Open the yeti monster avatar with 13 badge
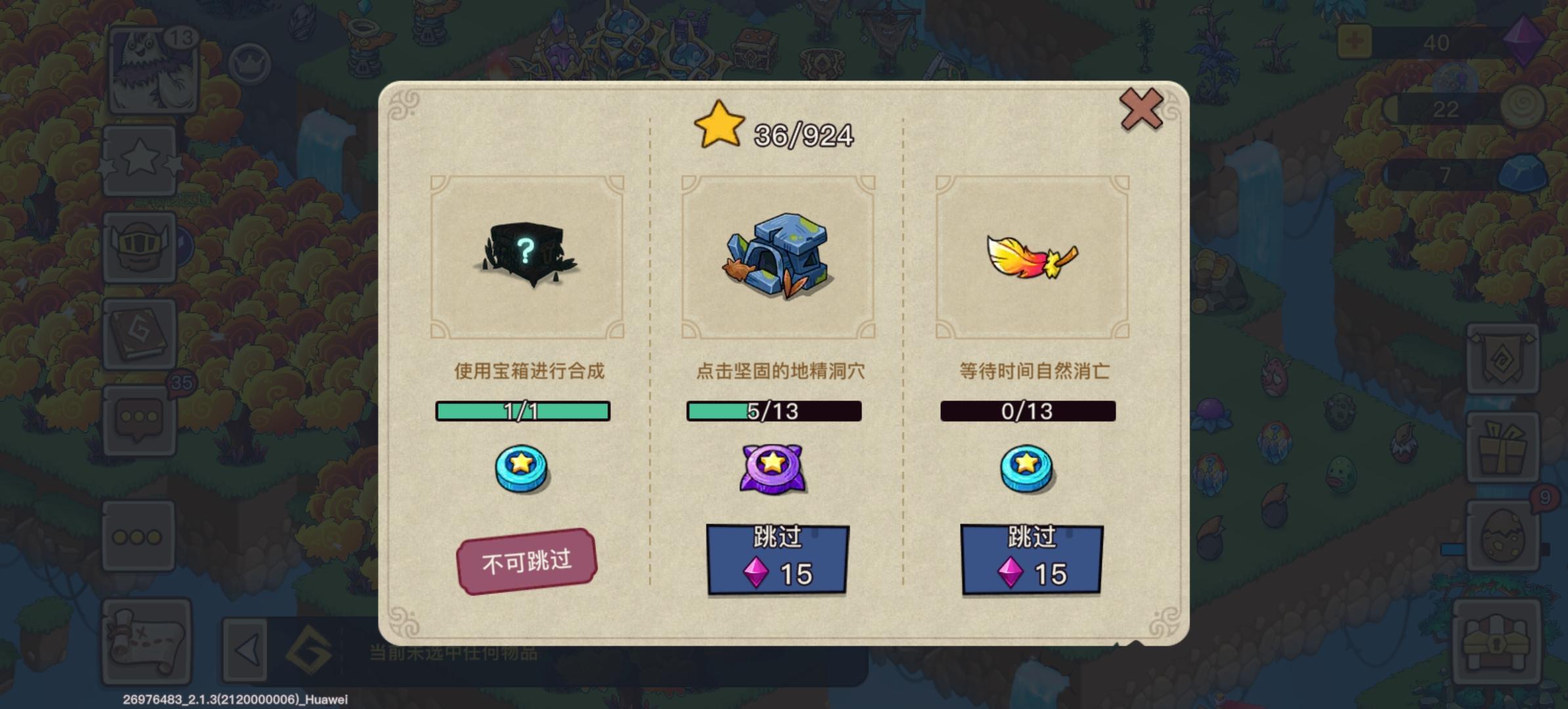 pos(152,69)
